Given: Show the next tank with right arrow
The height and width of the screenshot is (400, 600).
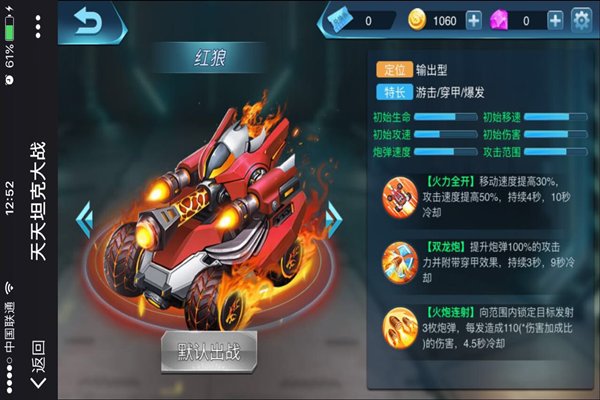Looking at the screenshot, I should tap(336, 220).
